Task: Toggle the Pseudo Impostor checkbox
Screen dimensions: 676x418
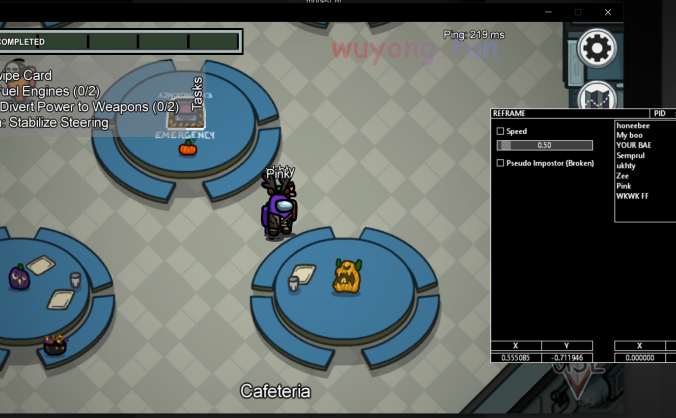Action: tap(501, 163)
